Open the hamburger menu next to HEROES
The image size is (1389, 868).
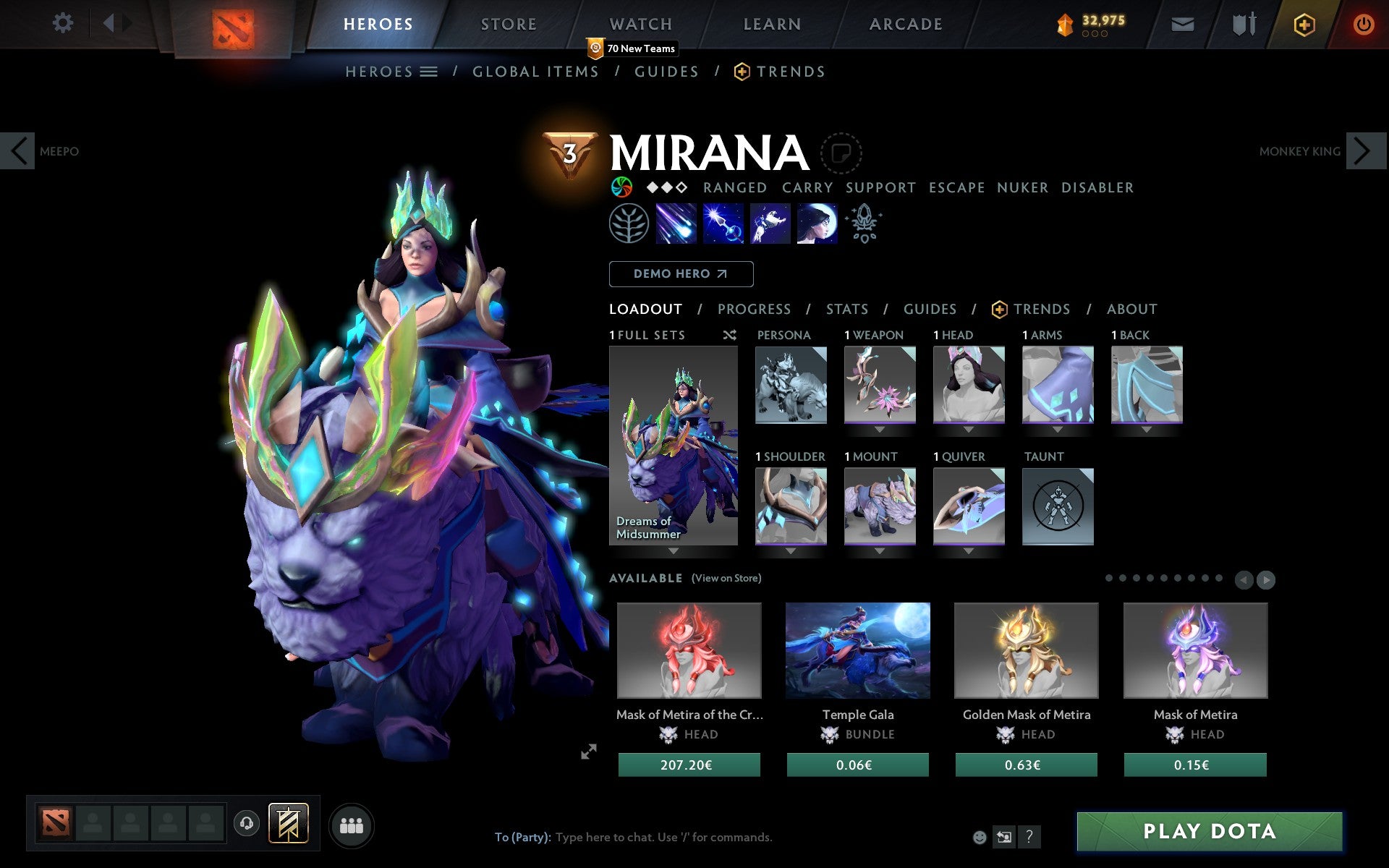coord(428,72)
